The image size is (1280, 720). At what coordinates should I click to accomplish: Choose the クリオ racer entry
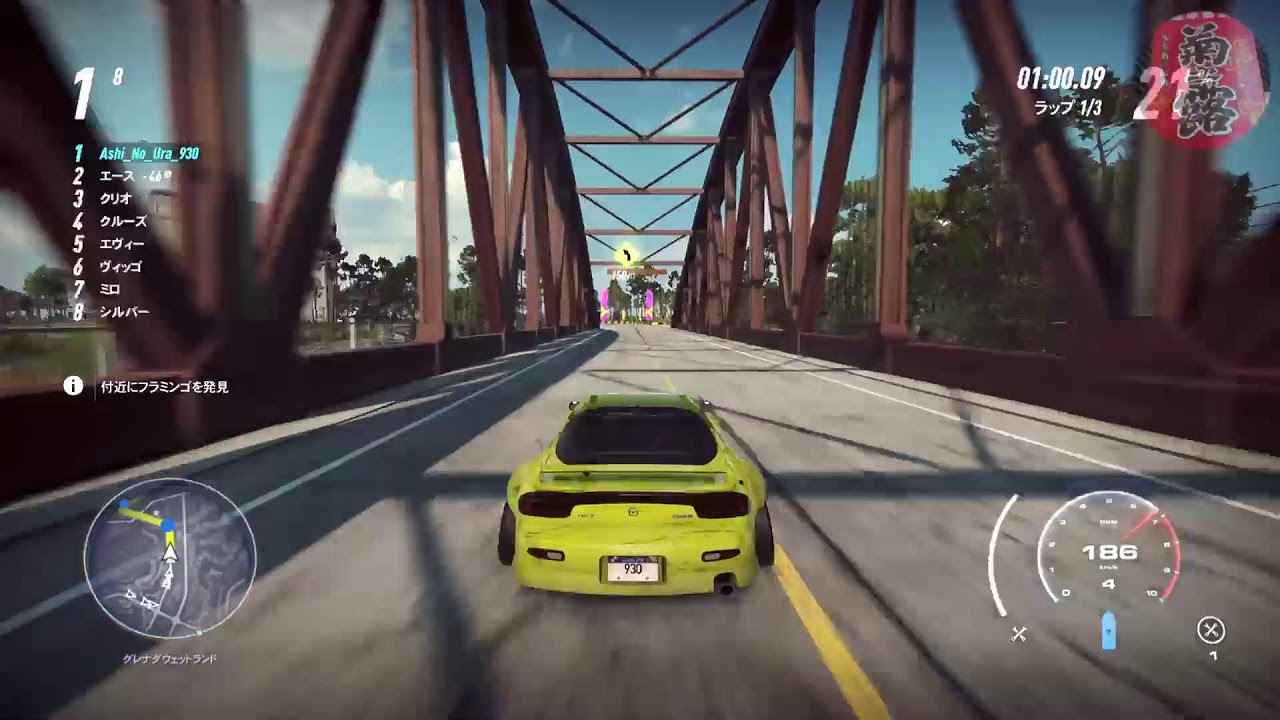coord(116,198)
